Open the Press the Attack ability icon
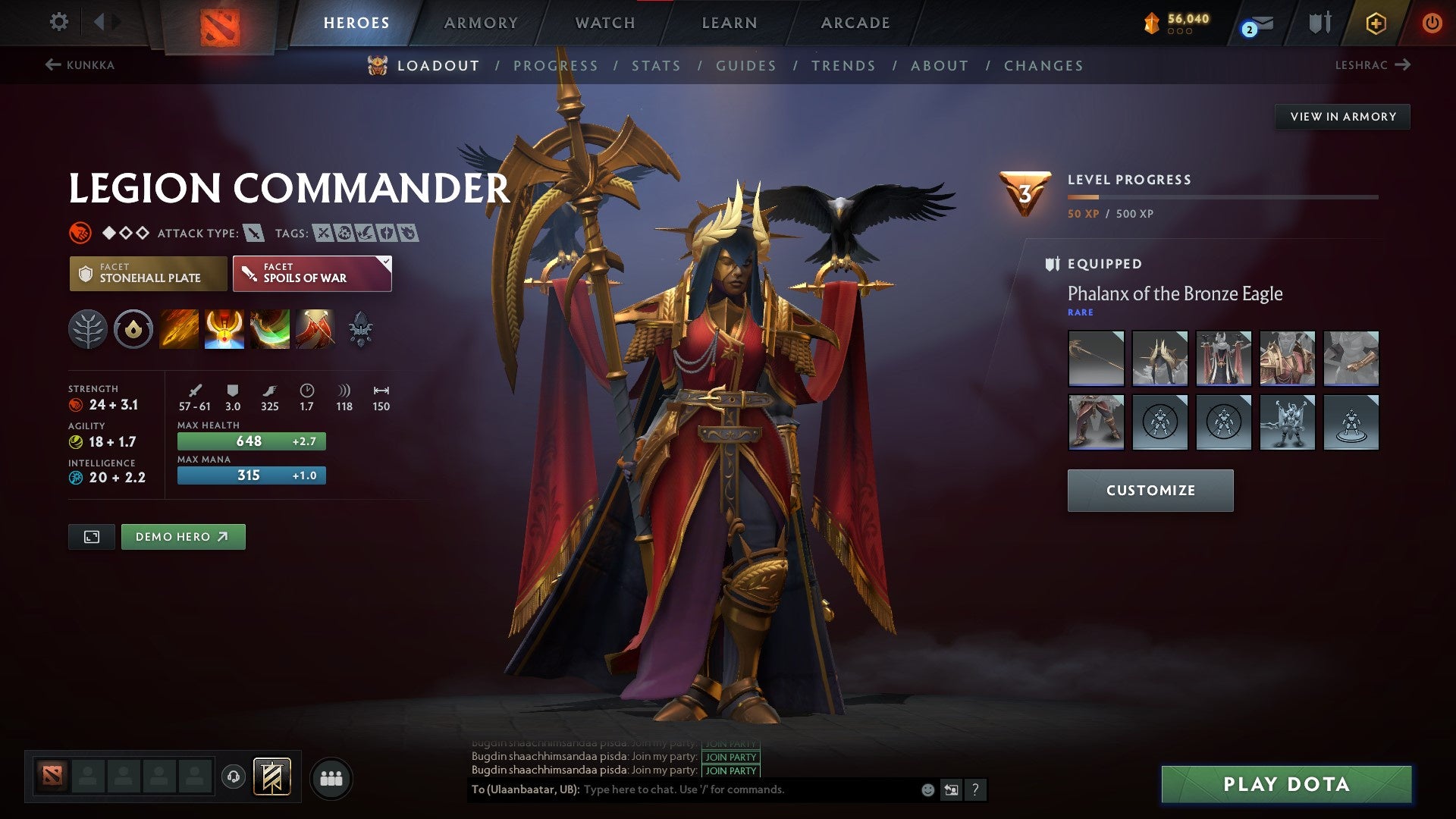 [224, 328]
